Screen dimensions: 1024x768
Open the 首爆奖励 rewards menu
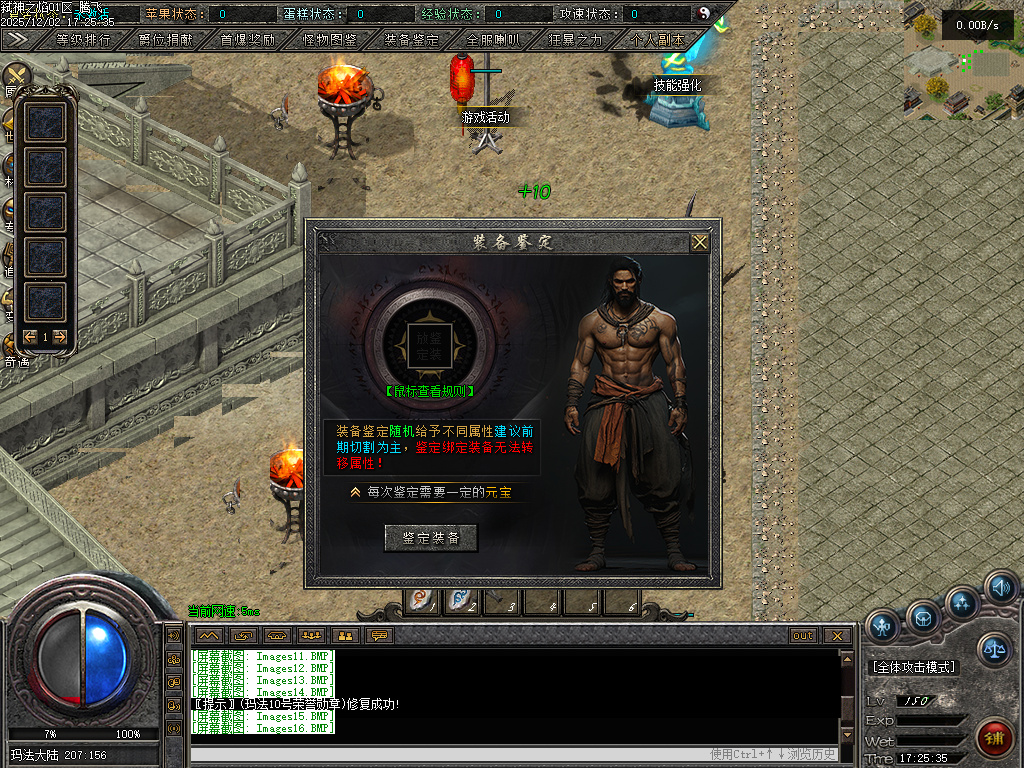248,40
